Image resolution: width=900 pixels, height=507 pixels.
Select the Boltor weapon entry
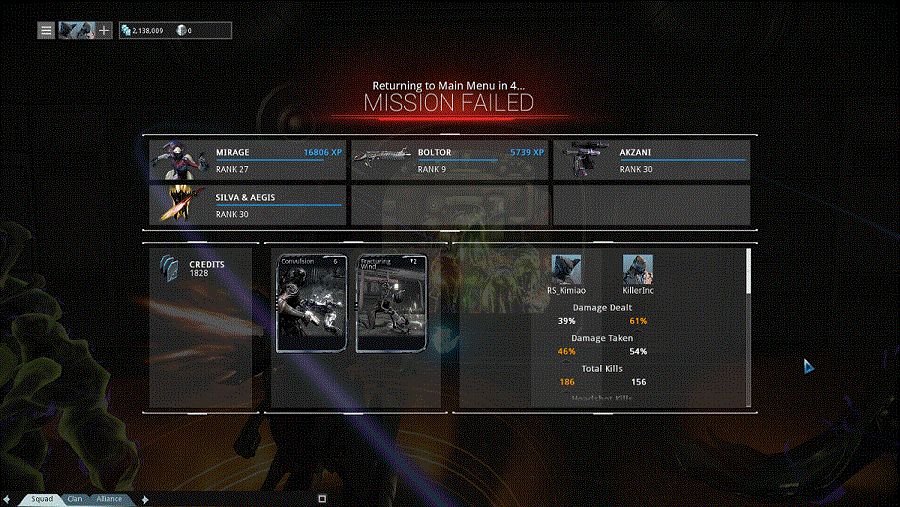coord(450,160)
